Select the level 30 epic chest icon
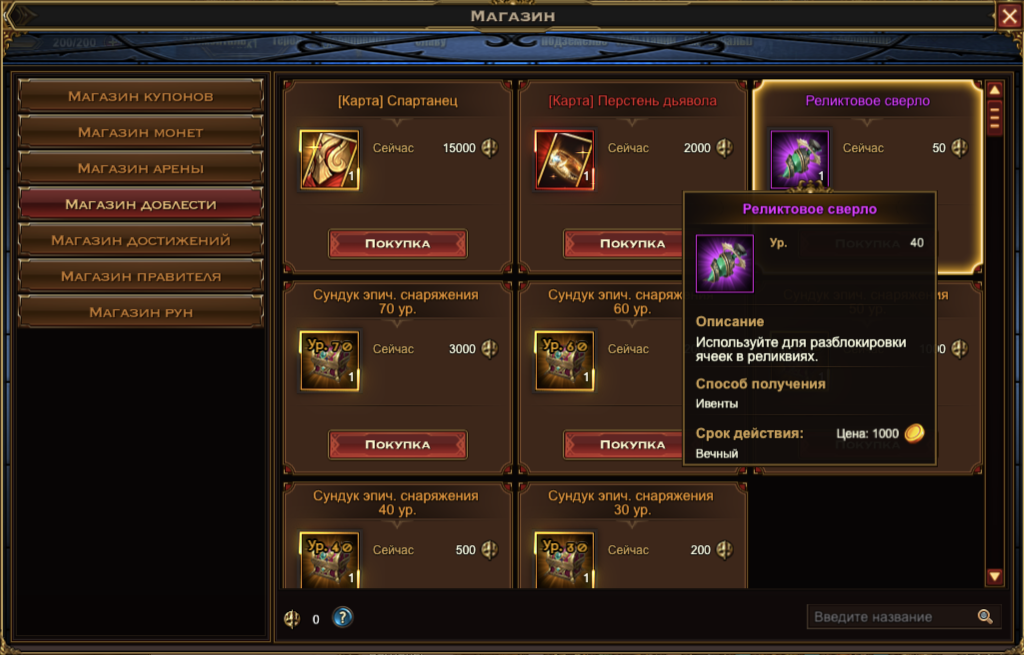This screenshot has width=1024, height=655. click(564, 559)
